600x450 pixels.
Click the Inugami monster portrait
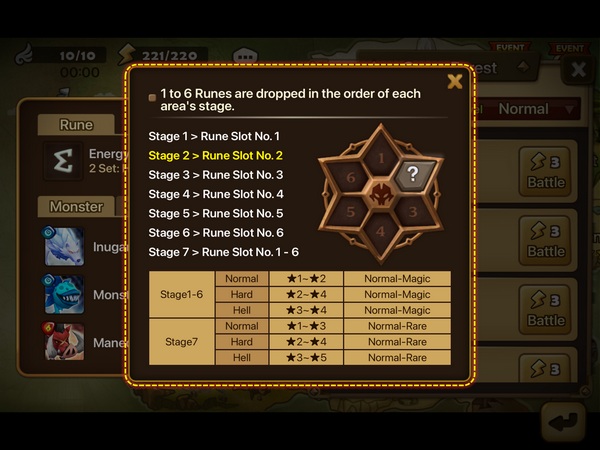pos(62,246)
